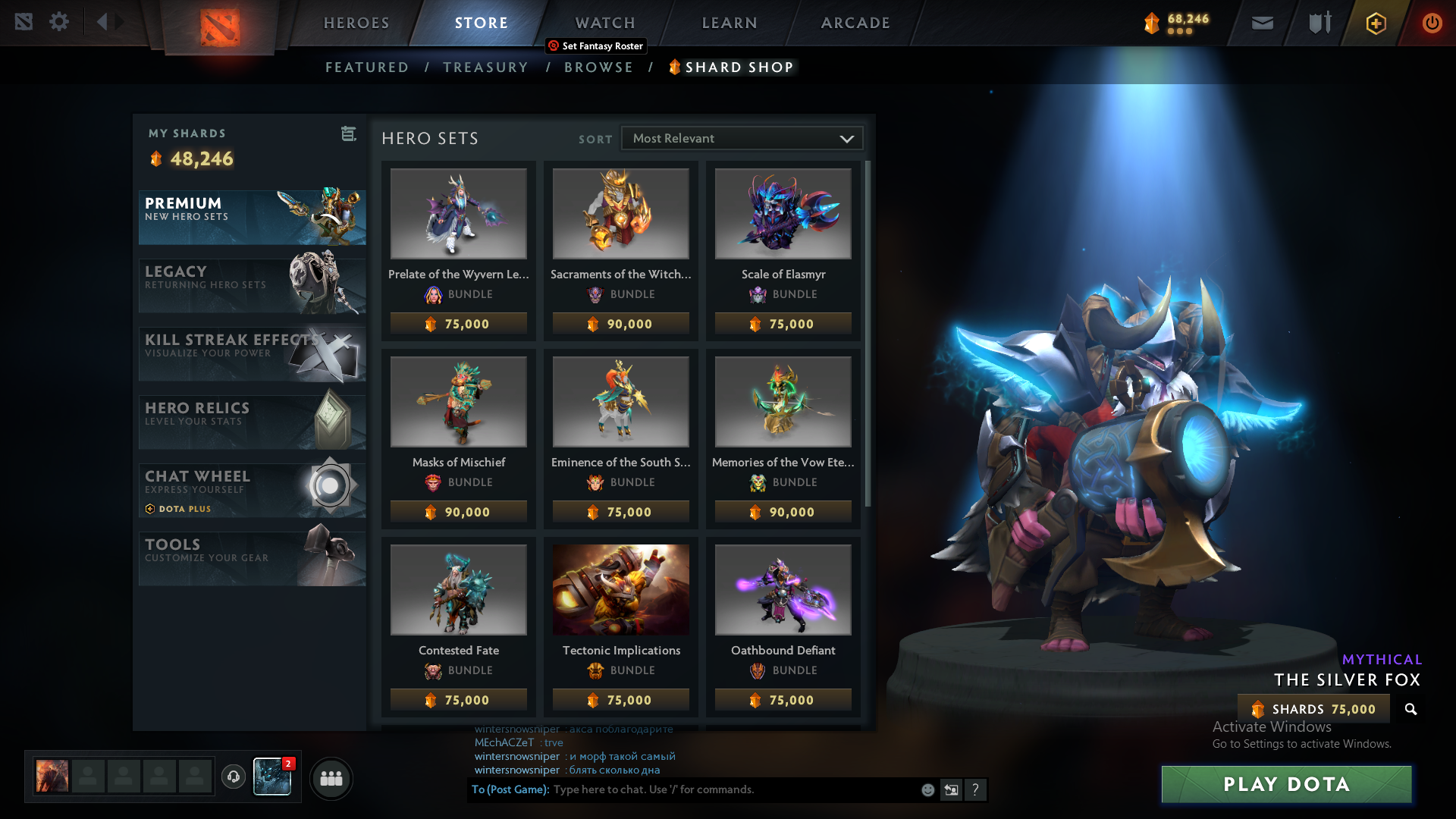Open the friends list icon
The width and height of the screenshot is (1456, 819).
point(331,778)
